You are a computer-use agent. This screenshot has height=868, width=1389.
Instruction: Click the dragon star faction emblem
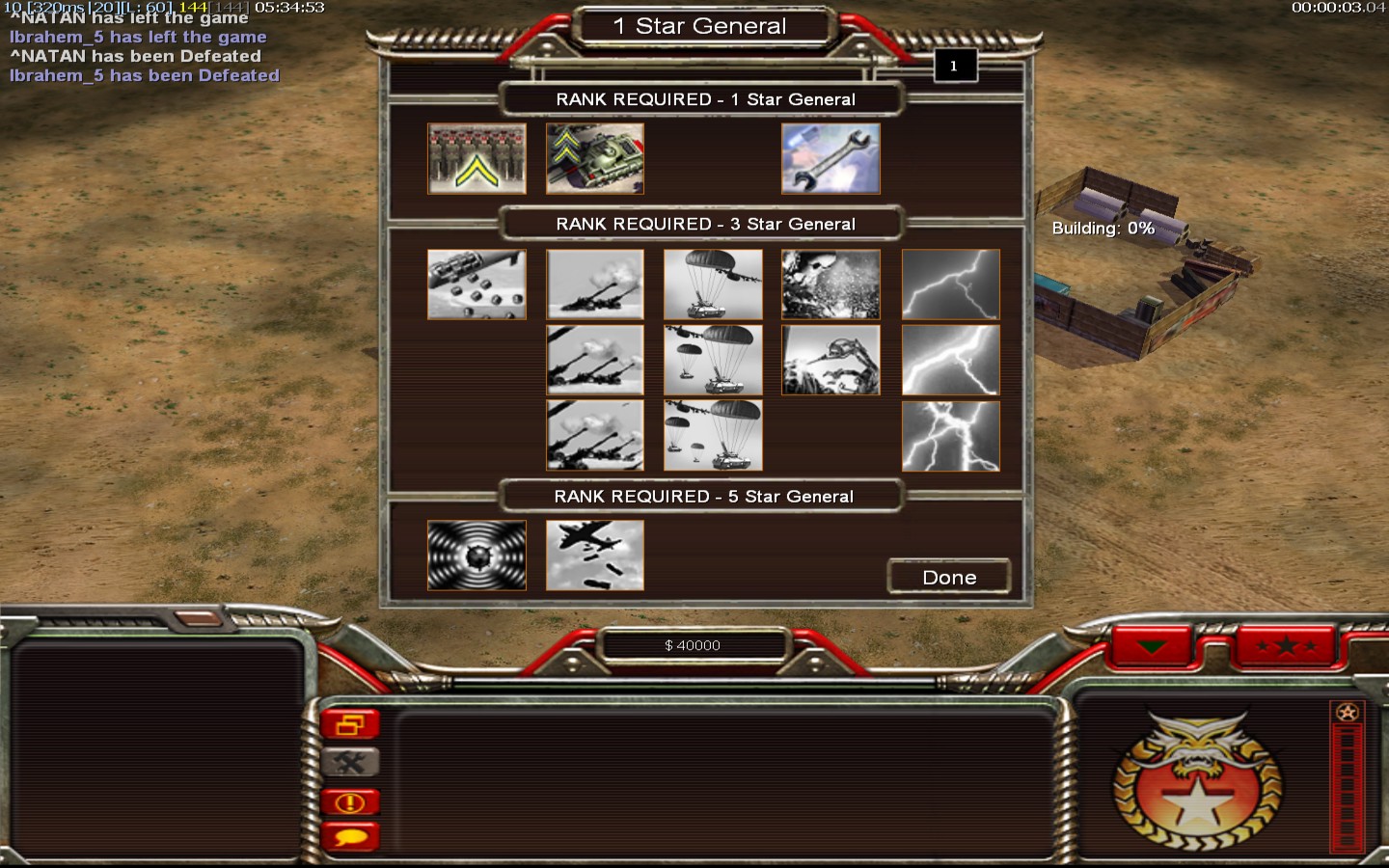[x=1197, y=783]
